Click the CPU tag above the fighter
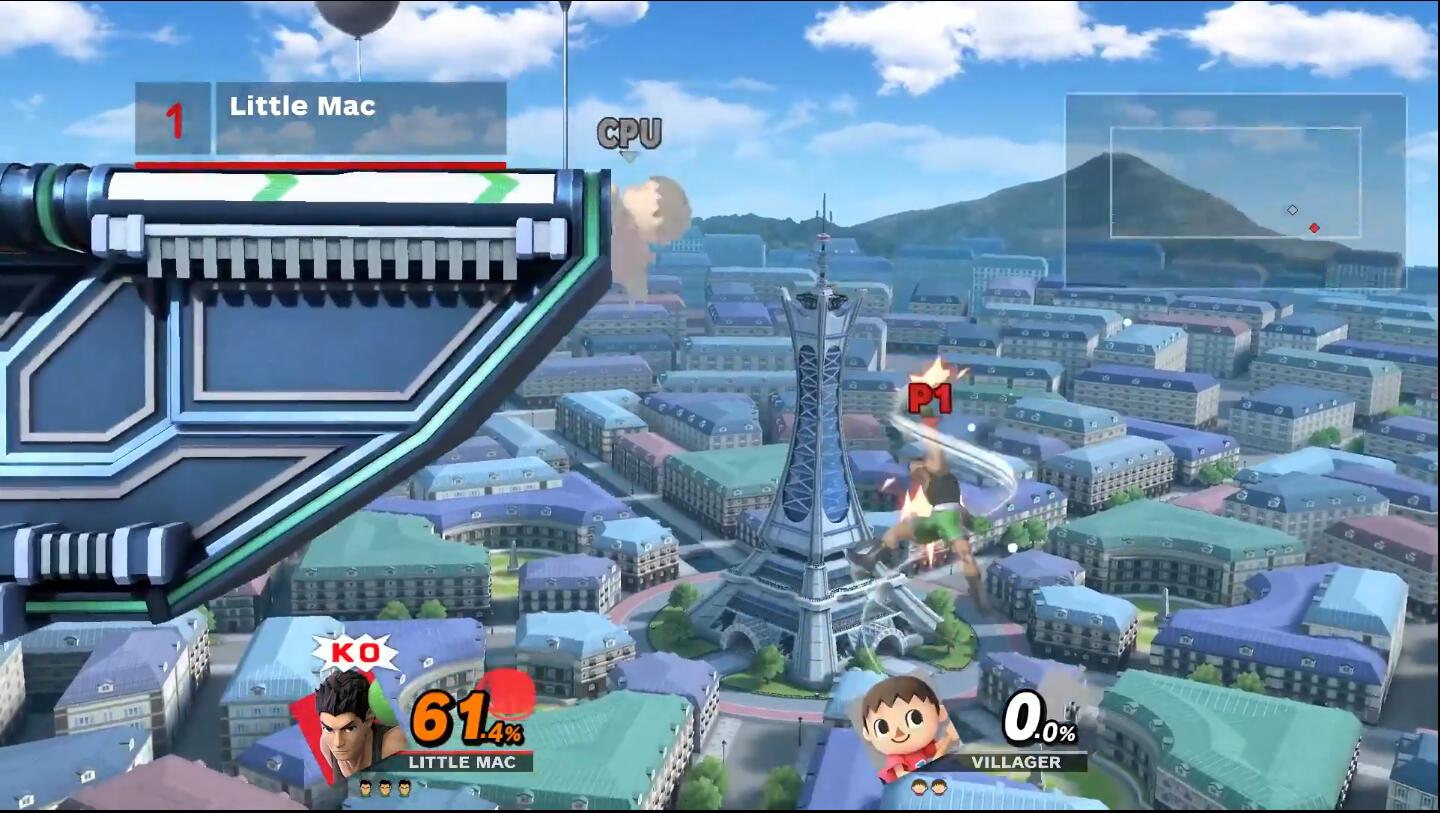 point(630,131)
